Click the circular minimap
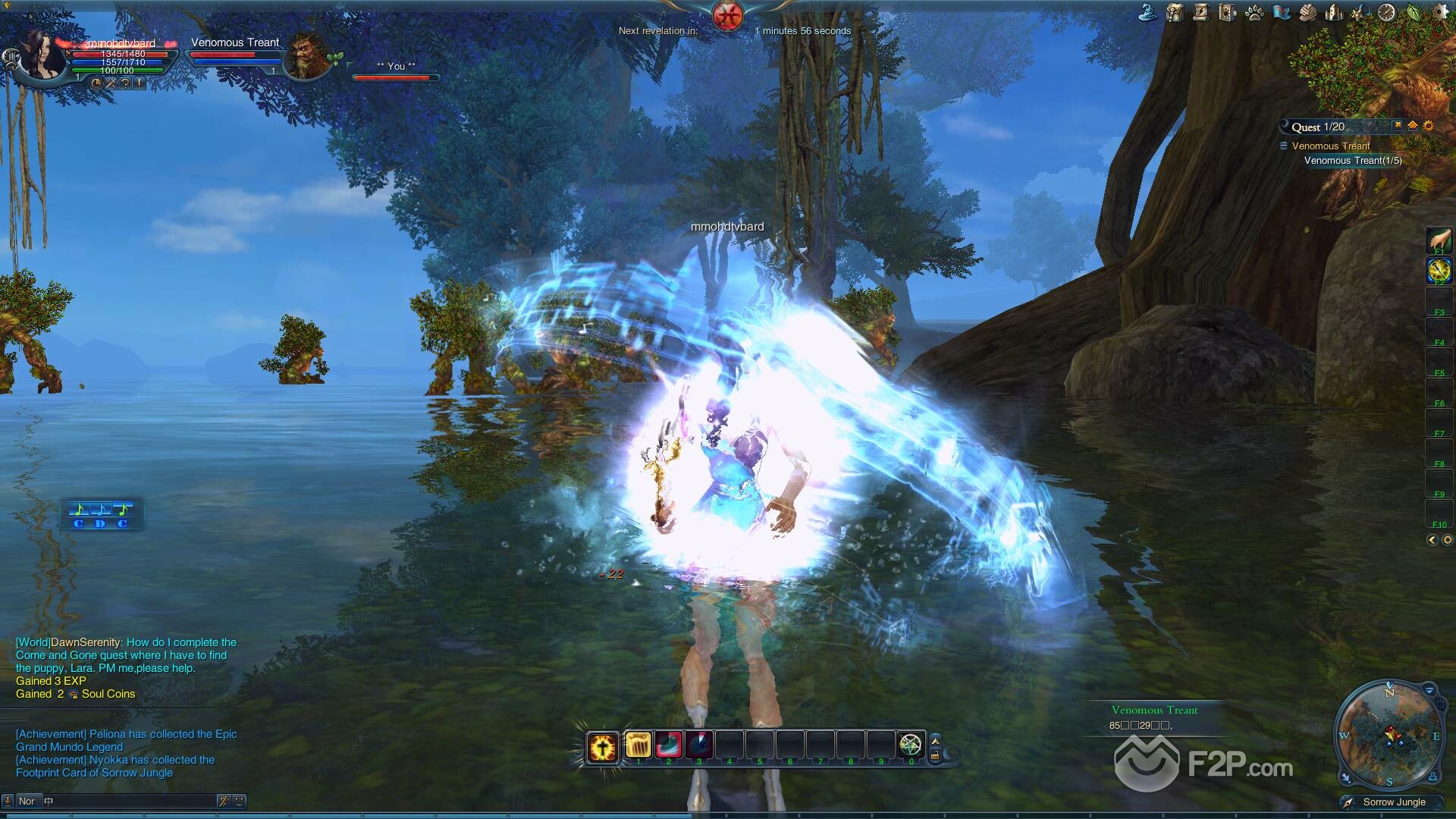The image size is (1456, 819). click(x=1389, y=734)
